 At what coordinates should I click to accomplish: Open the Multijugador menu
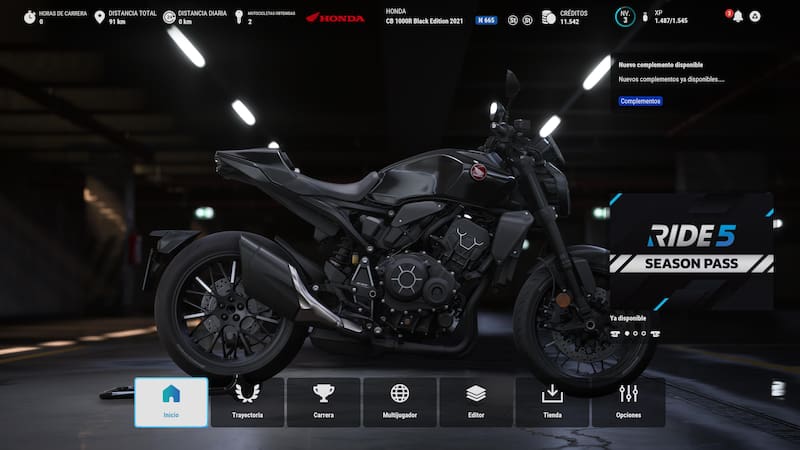pos(399,401)
